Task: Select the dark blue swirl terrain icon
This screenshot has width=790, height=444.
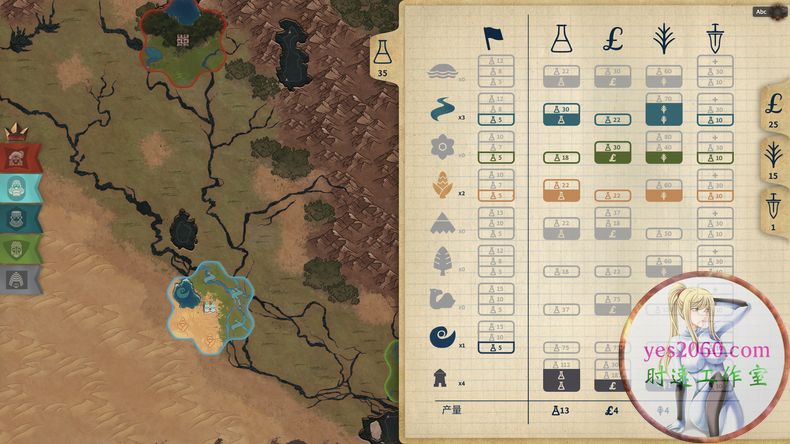Action: (x=441, y=337)
